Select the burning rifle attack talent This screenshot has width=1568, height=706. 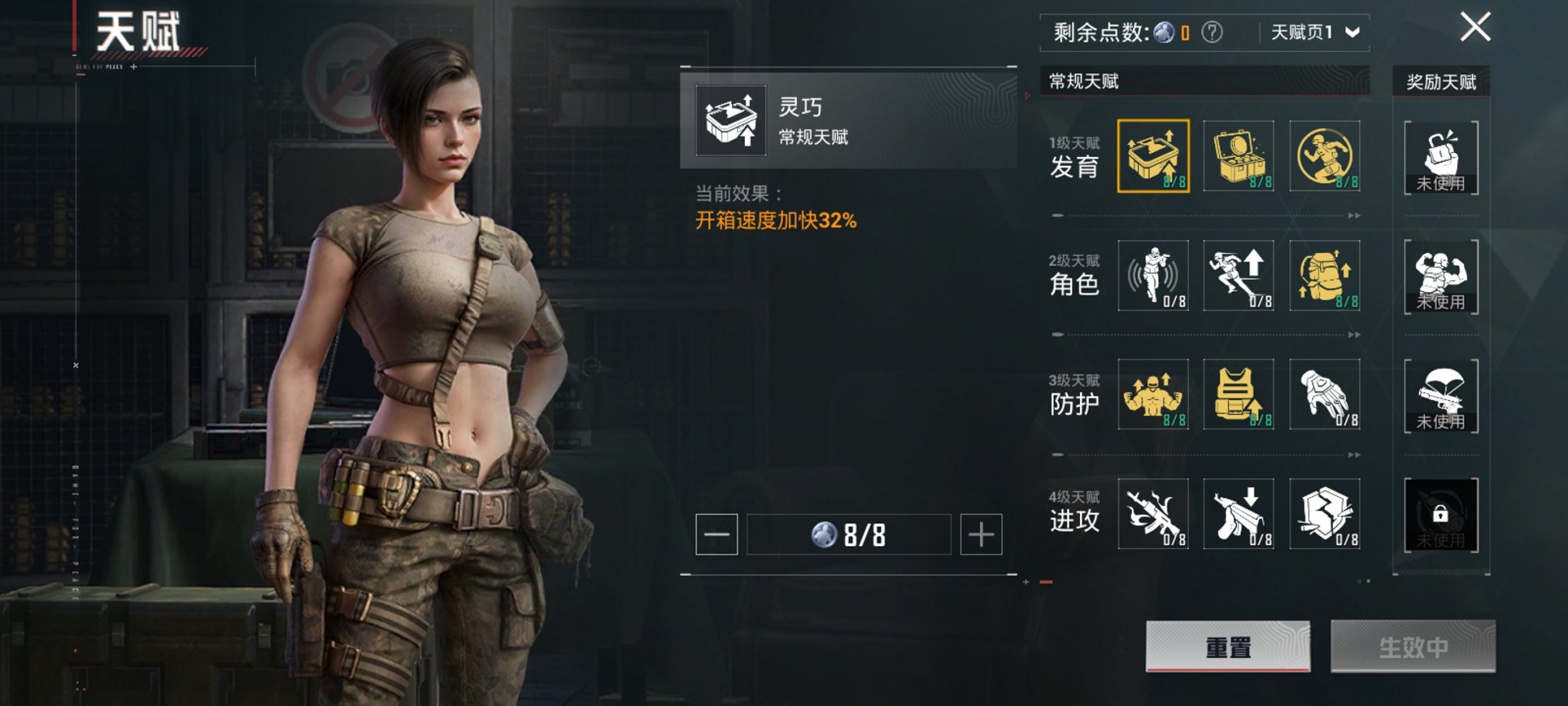[x=1153, y=514]
